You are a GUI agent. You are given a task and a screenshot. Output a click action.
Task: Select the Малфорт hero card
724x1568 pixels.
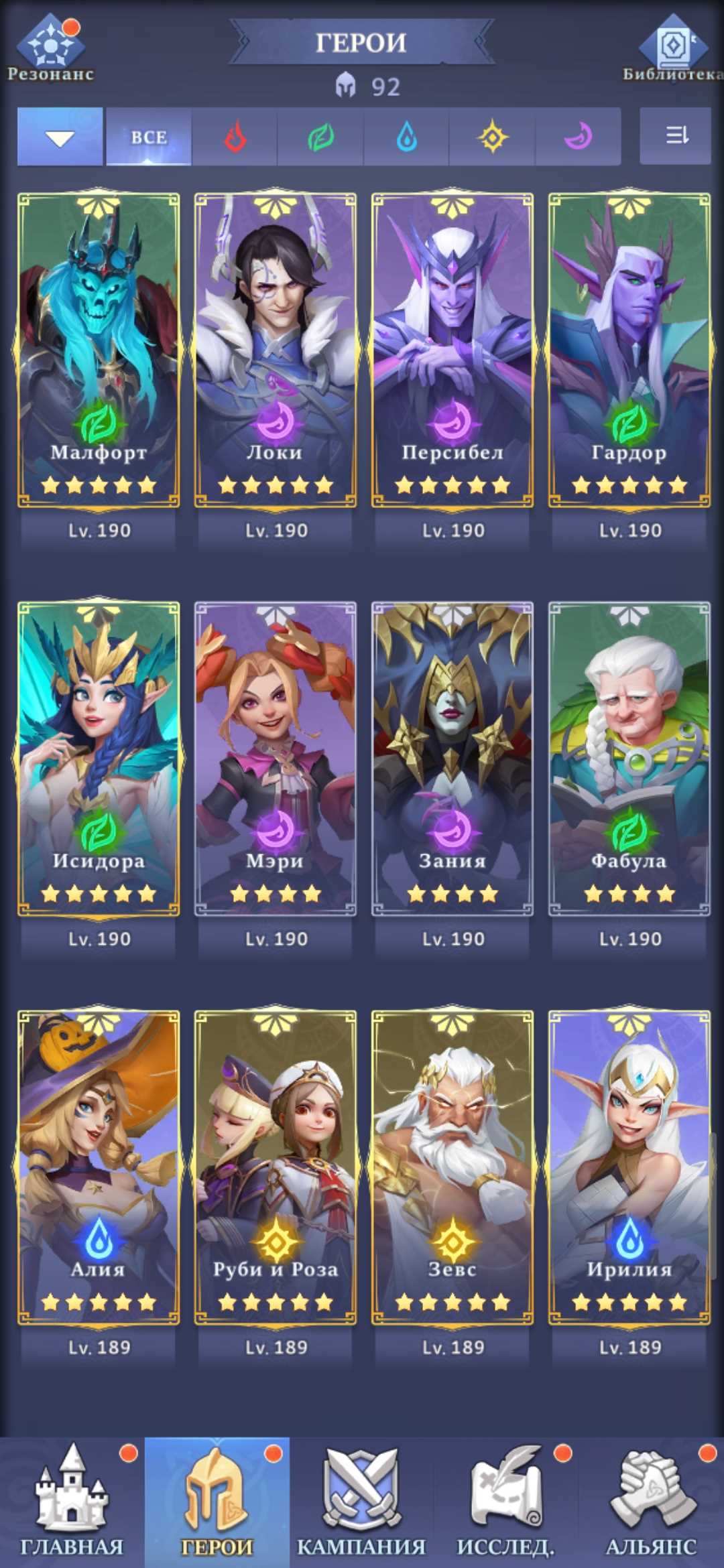click(99, 350)
